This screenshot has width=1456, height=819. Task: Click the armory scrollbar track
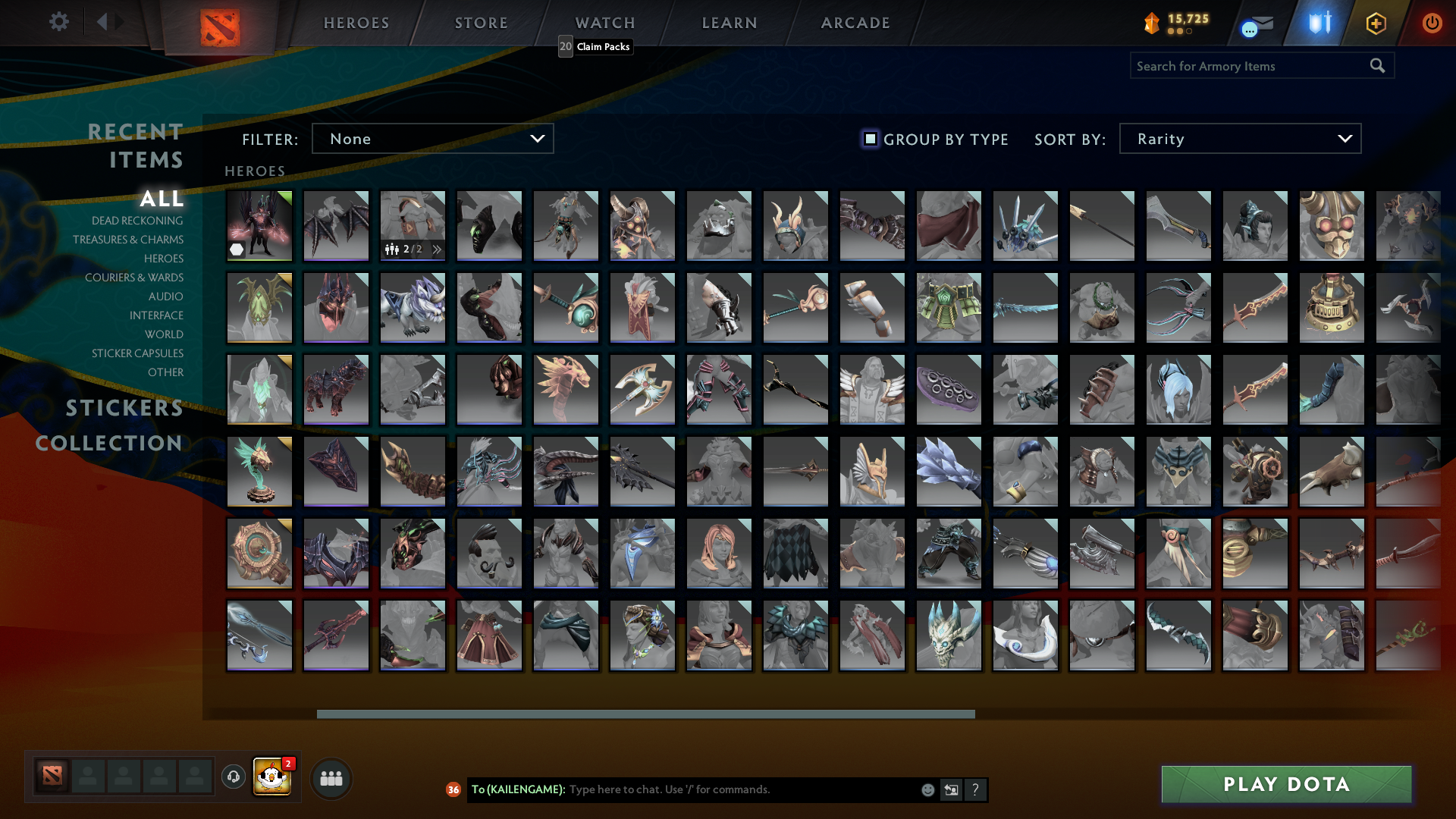pyautogui.click(x=645, y=713)
